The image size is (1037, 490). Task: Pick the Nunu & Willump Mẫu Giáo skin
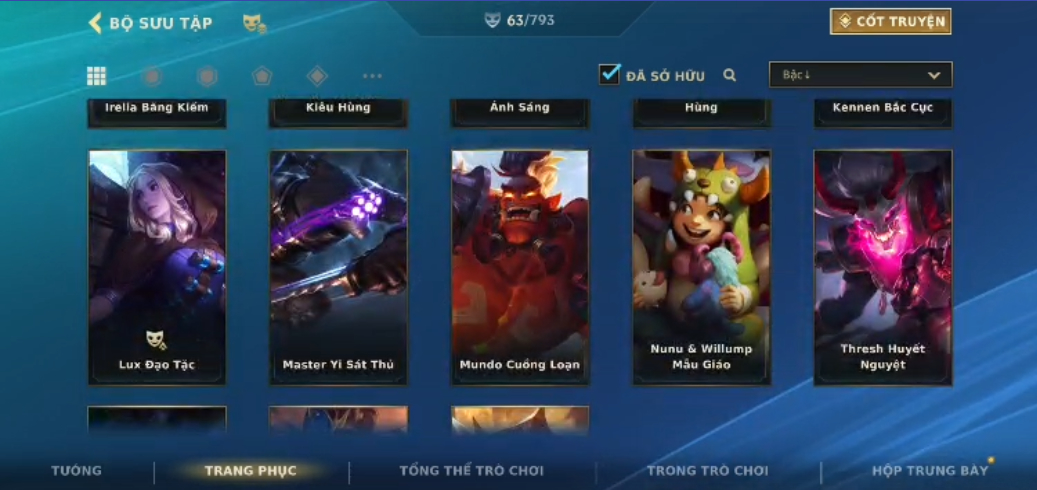pos(701,267)
